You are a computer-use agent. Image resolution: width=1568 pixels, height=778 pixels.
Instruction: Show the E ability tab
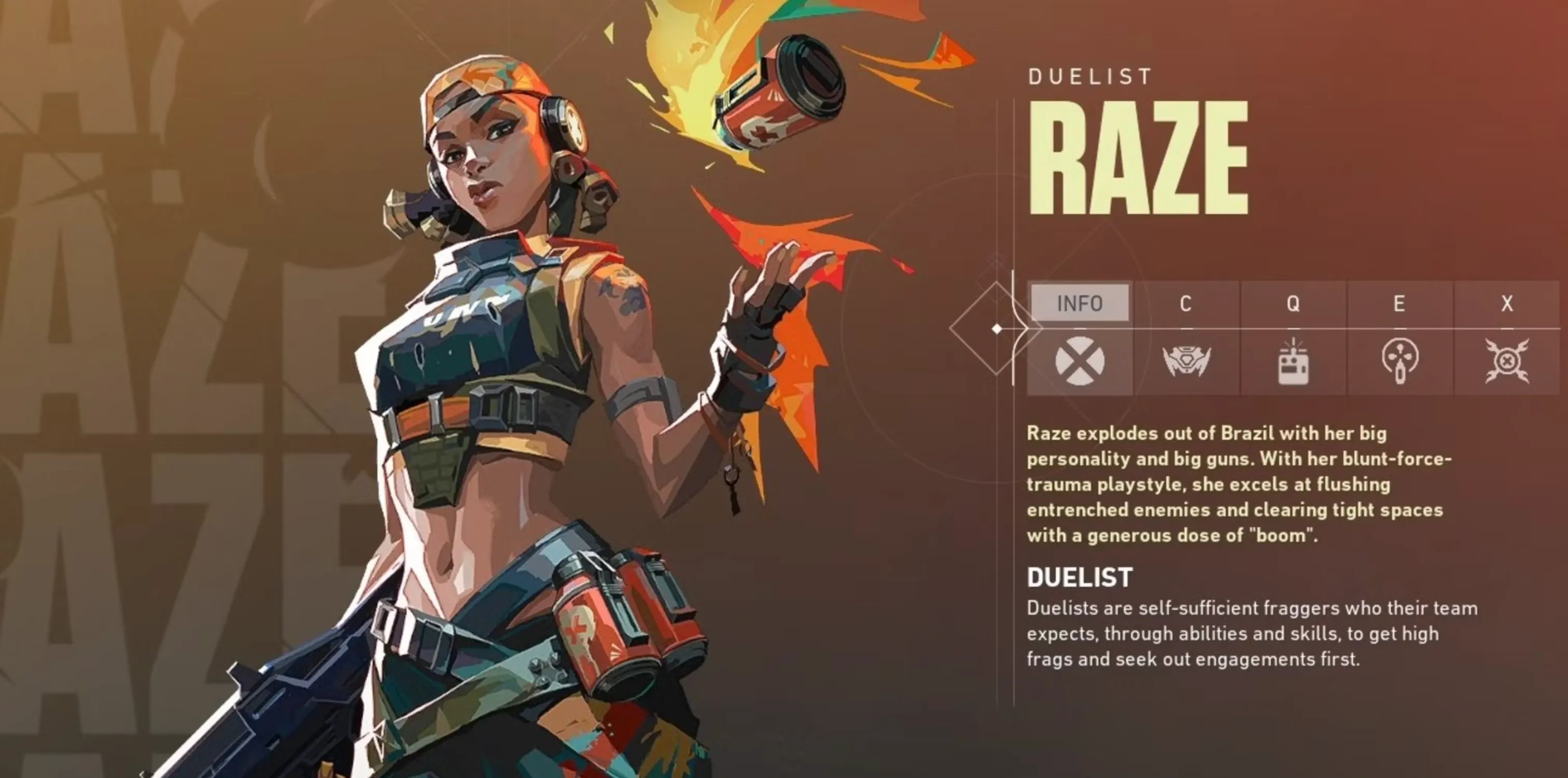[x=1399, y=303]
